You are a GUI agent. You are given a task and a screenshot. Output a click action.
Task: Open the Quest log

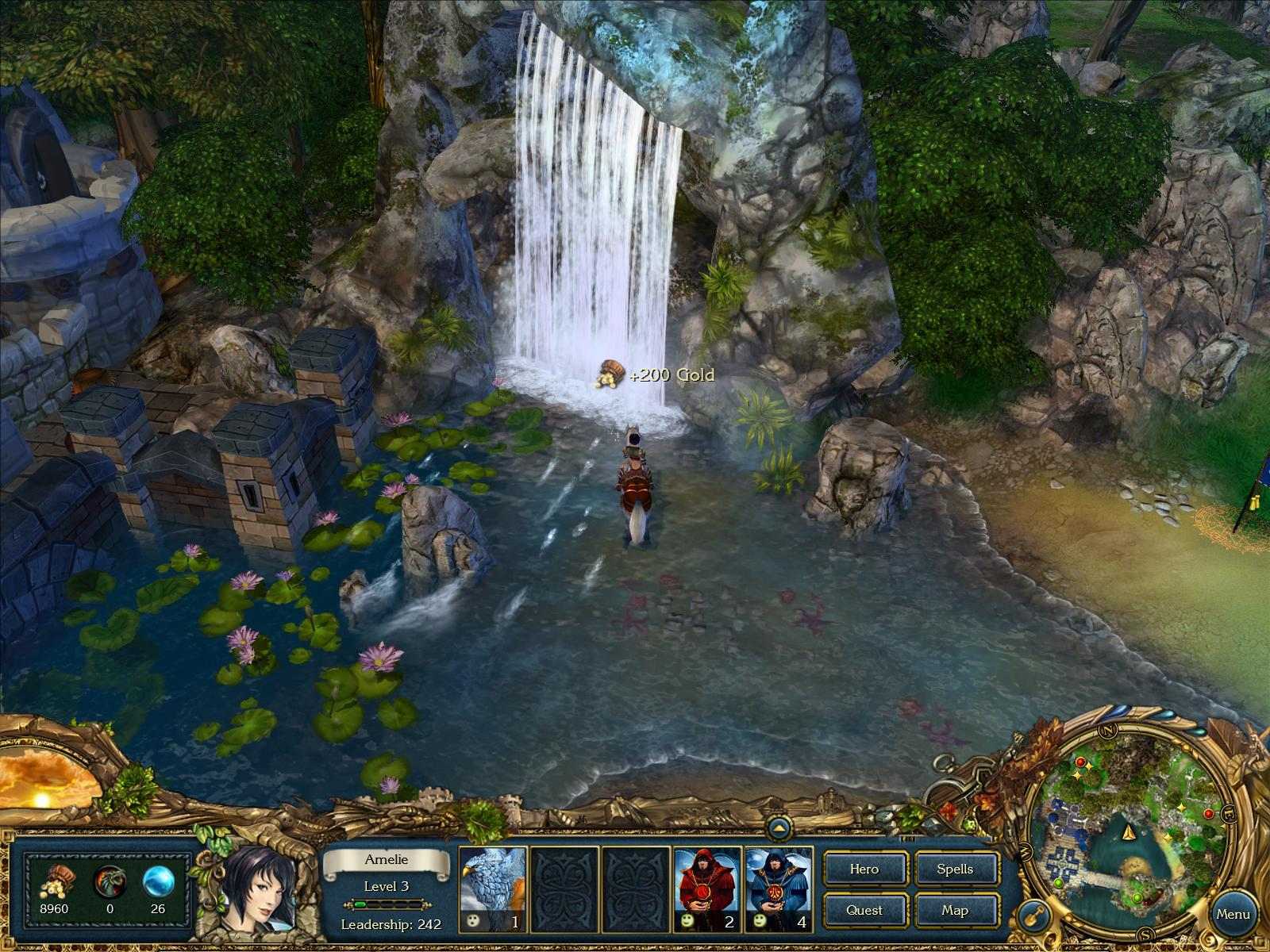865,911
